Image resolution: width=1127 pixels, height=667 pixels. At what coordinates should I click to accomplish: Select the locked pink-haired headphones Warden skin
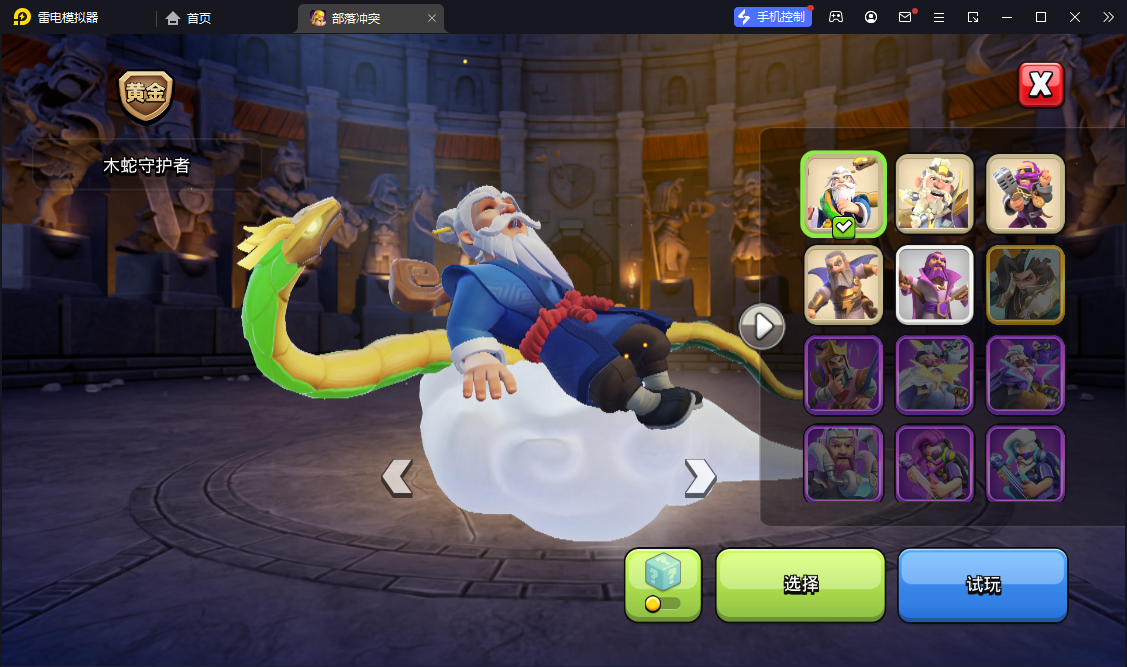(934, 464)
